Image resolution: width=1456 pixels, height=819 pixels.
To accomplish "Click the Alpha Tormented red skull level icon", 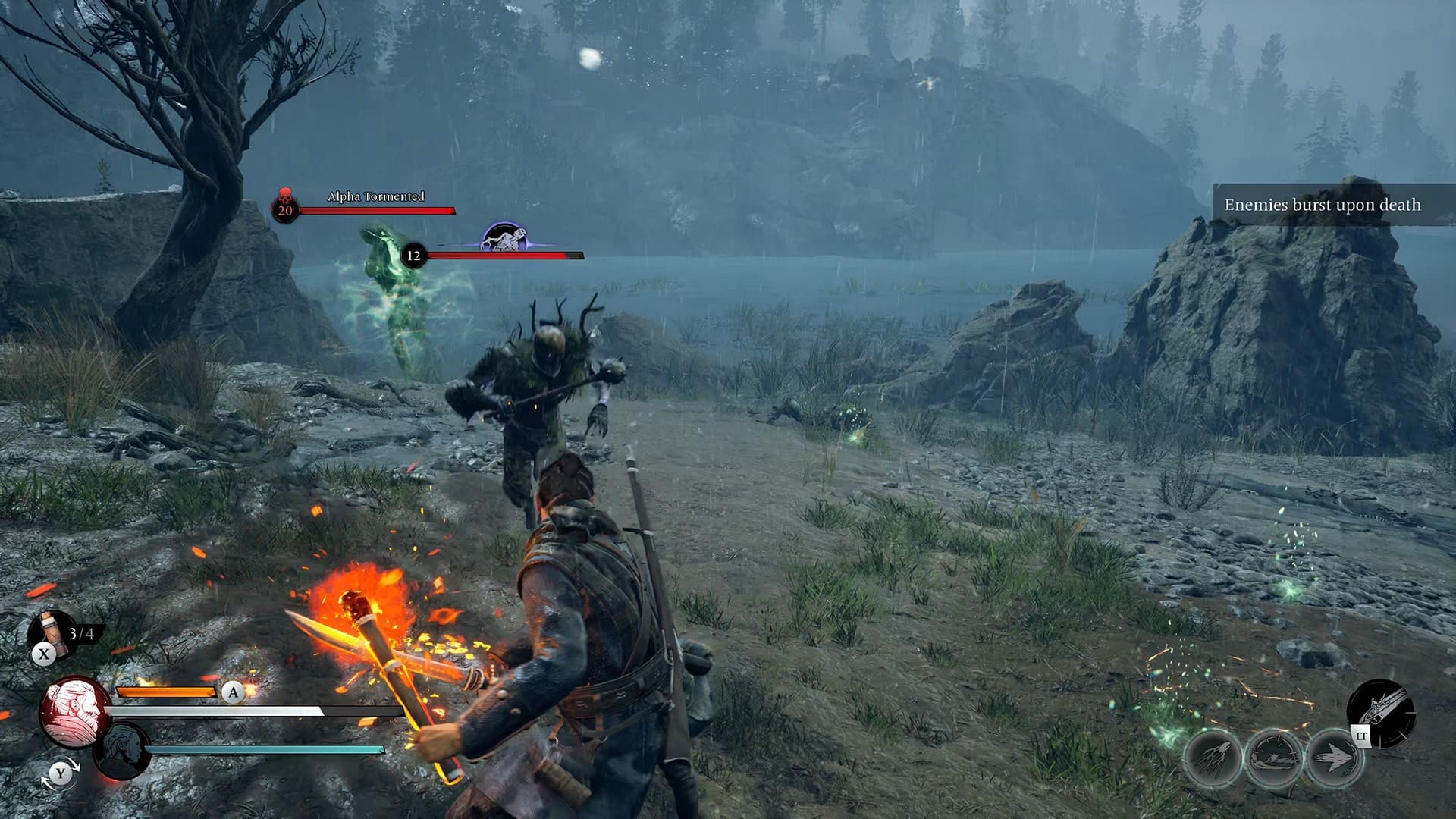I will point(285,206).
